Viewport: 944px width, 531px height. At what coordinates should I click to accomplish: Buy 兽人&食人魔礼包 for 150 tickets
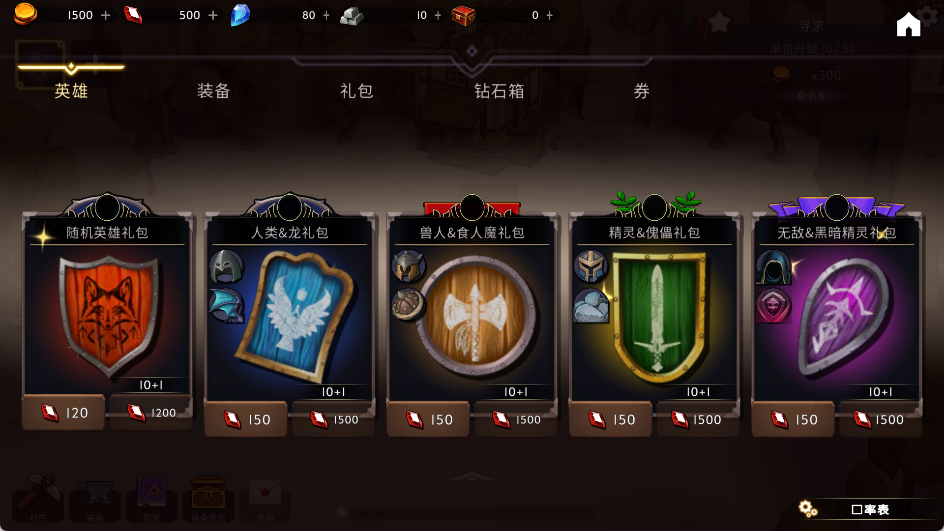429,420
